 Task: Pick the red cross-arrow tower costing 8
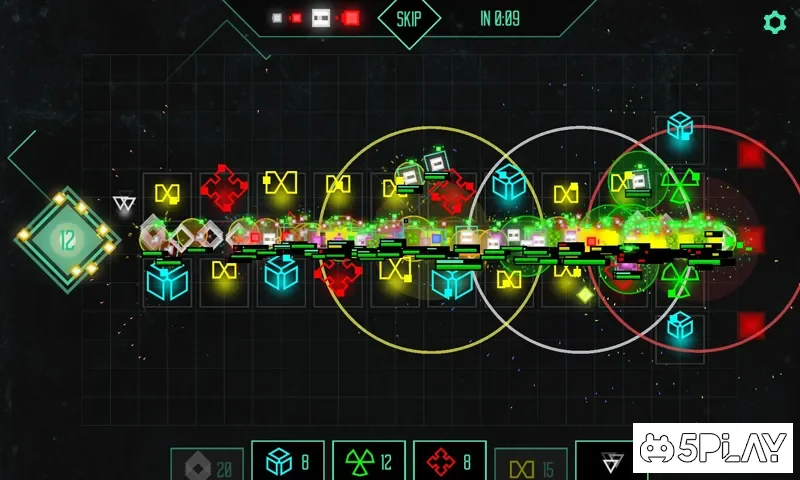click(449, 462)
